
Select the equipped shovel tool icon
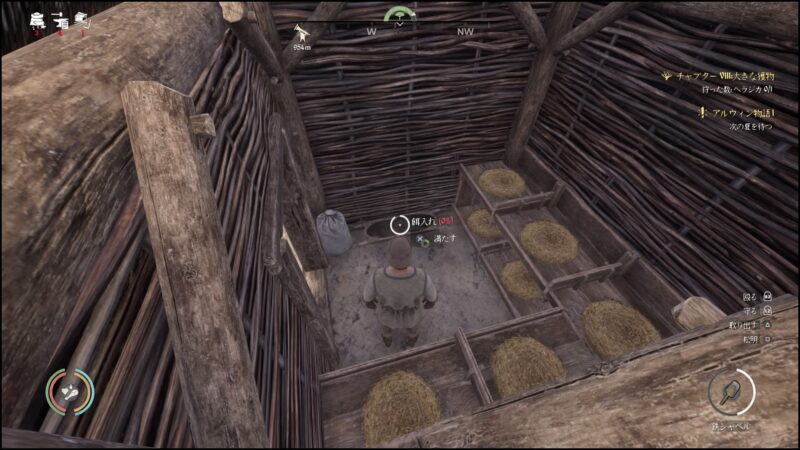pyautogui.click(x=731, y=391)
